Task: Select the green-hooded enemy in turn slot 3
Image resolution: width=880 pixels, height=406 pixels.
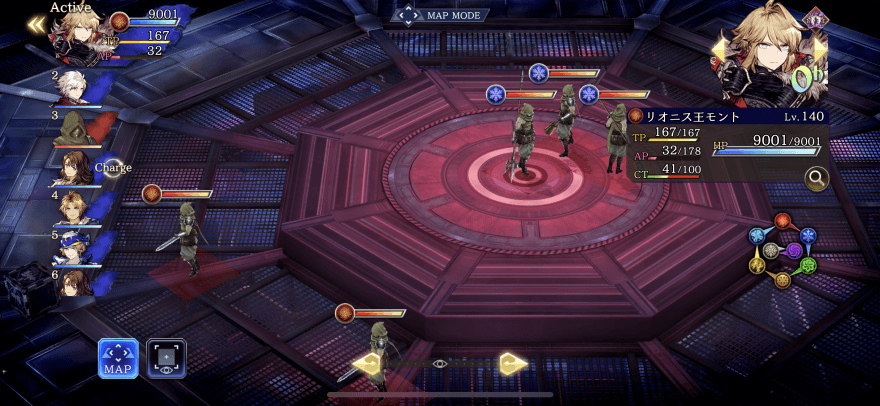Action: coord(72,129)
